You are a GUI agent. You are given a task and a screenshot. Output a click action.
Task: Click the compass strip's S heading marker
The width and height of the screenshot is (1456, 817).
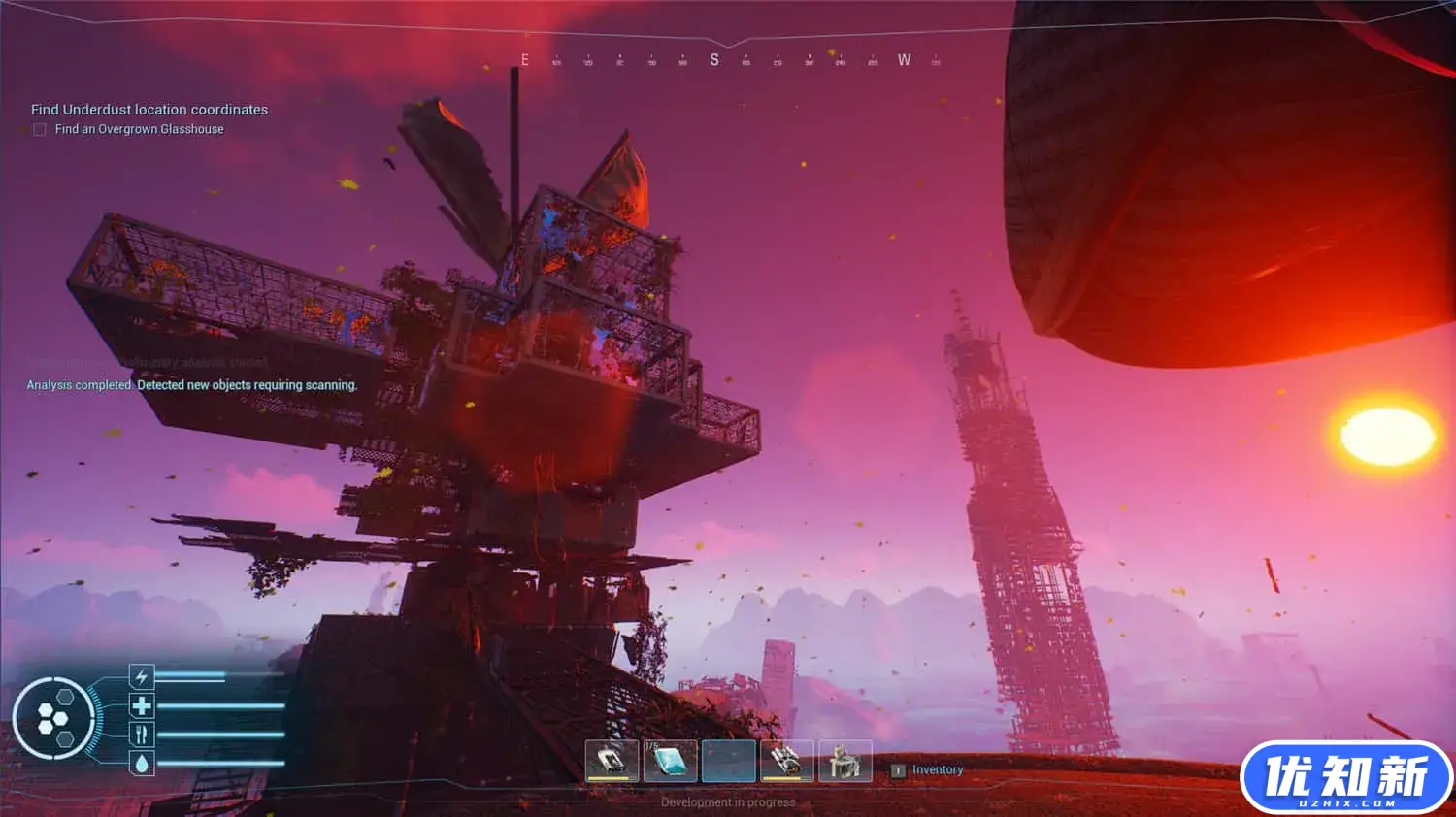[714, 60]
